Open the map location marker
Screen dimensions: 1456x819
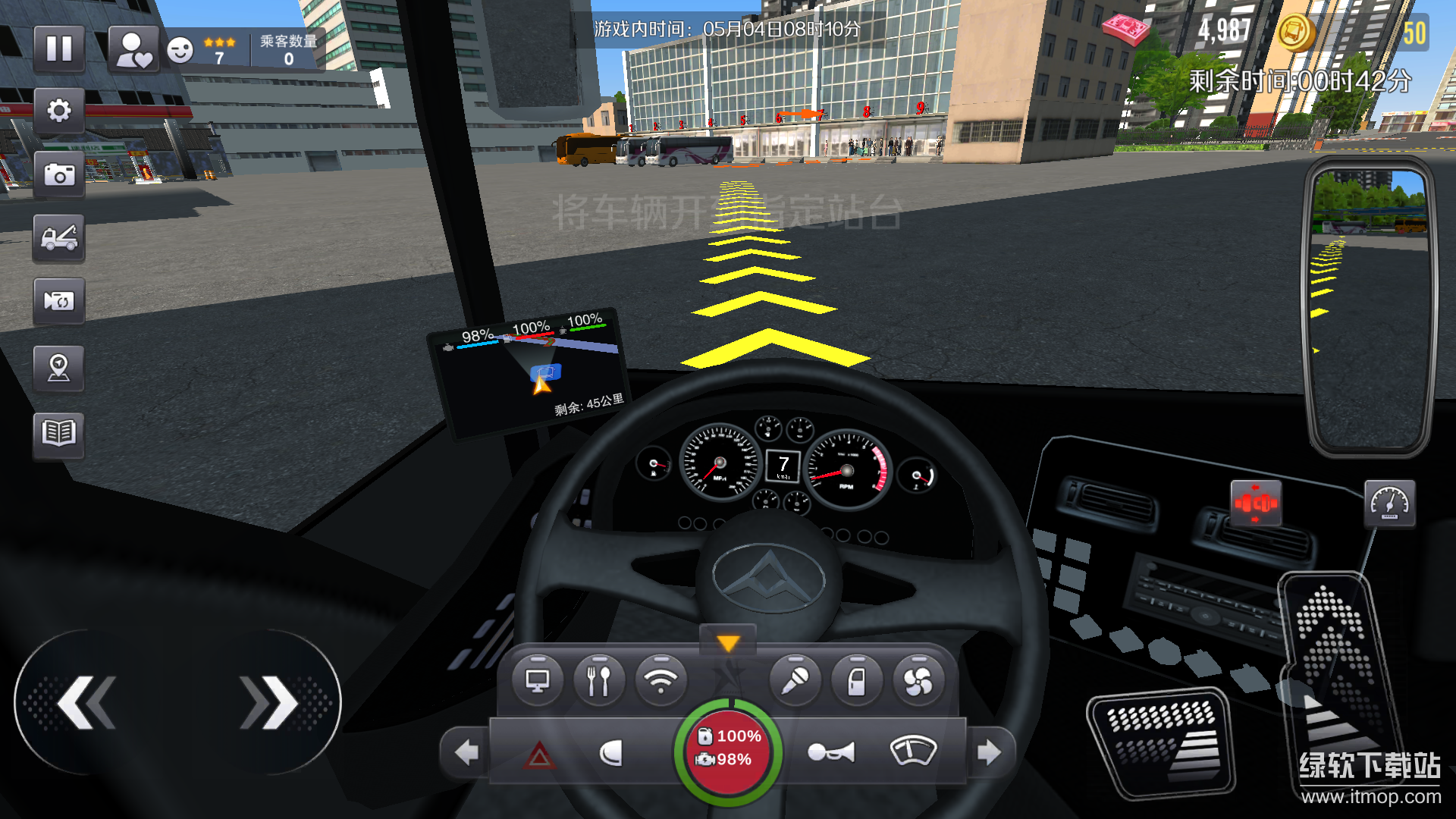(x=58, y=368)
